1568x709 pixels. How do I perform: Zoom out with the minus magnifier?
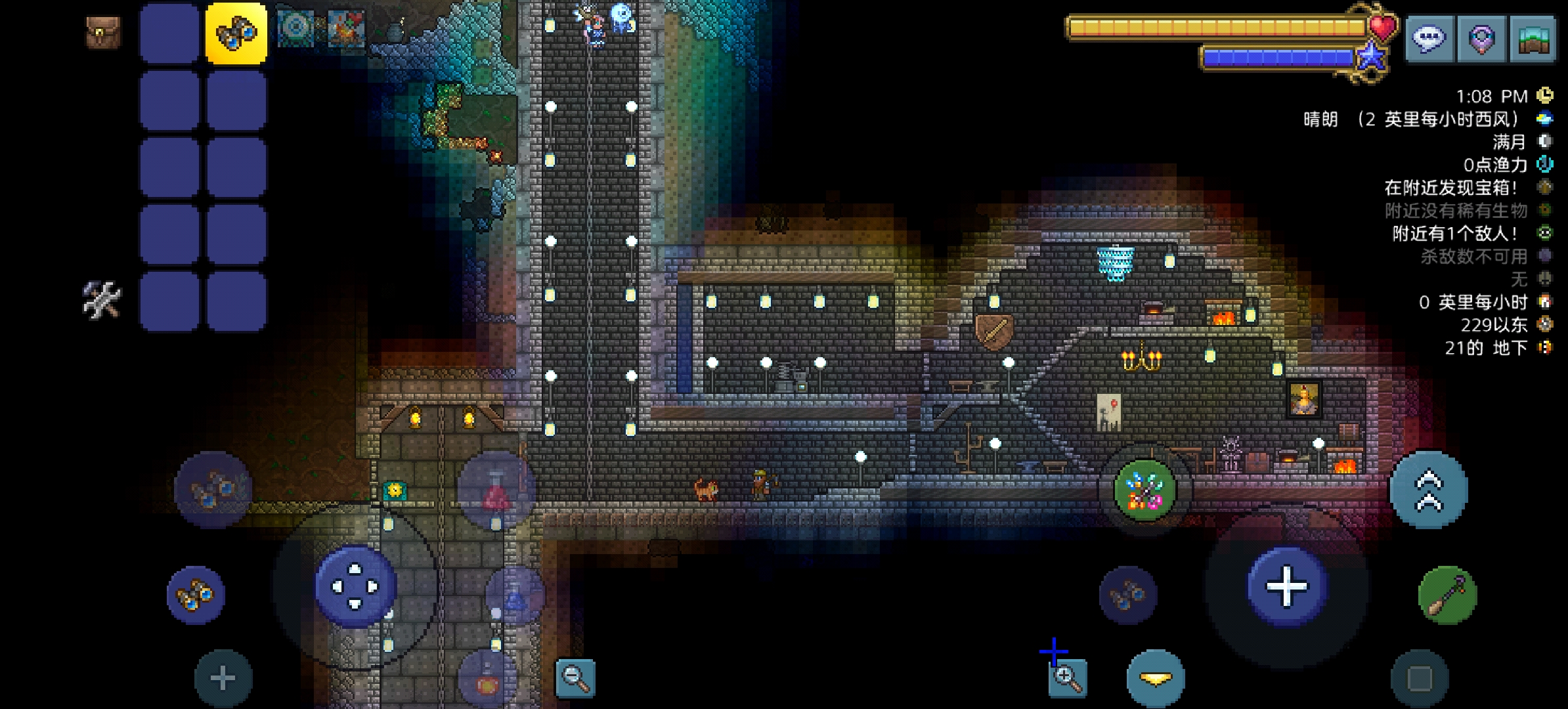(x=575, y=677)
